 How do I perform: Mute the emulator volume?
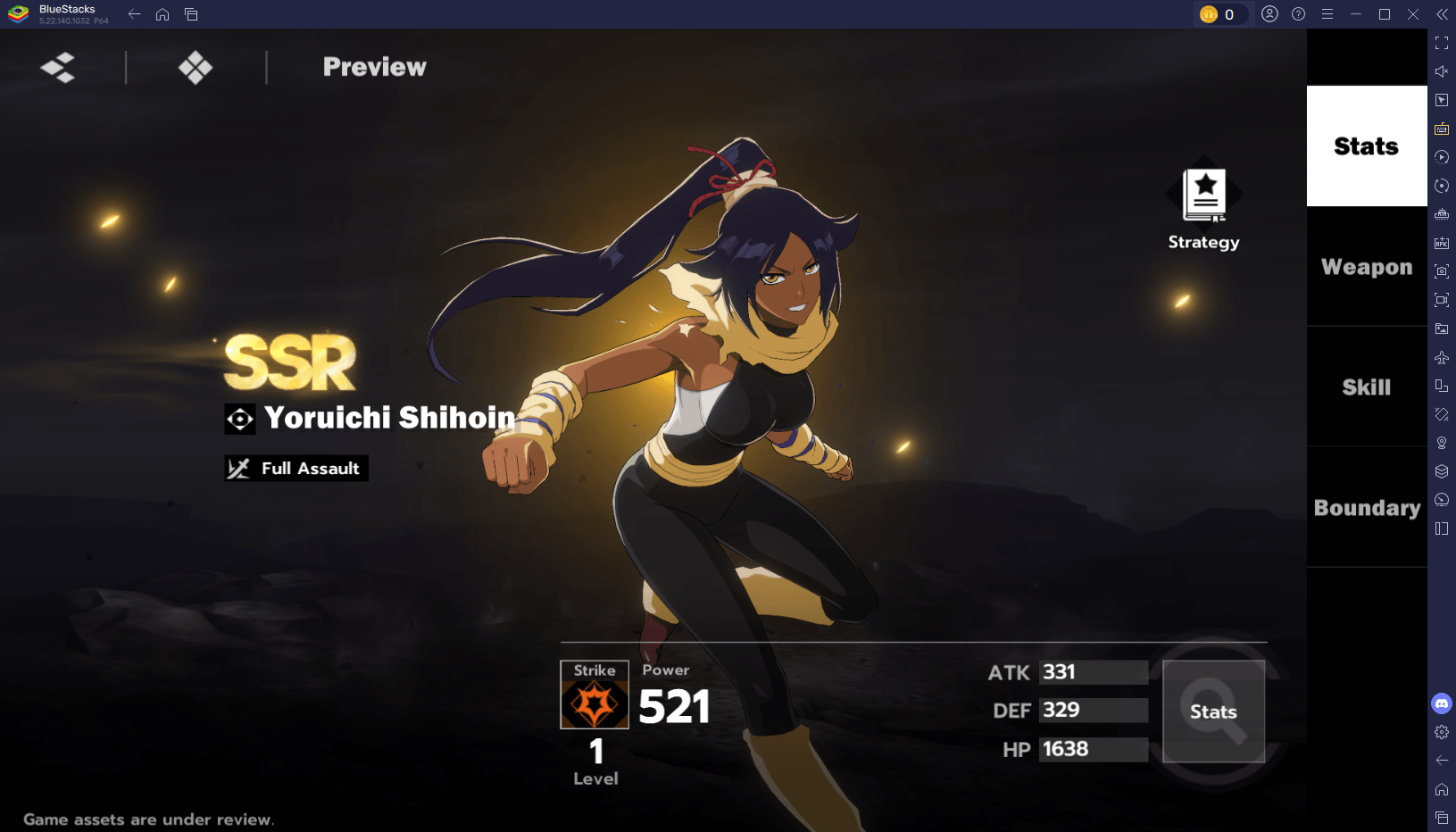1441,70
